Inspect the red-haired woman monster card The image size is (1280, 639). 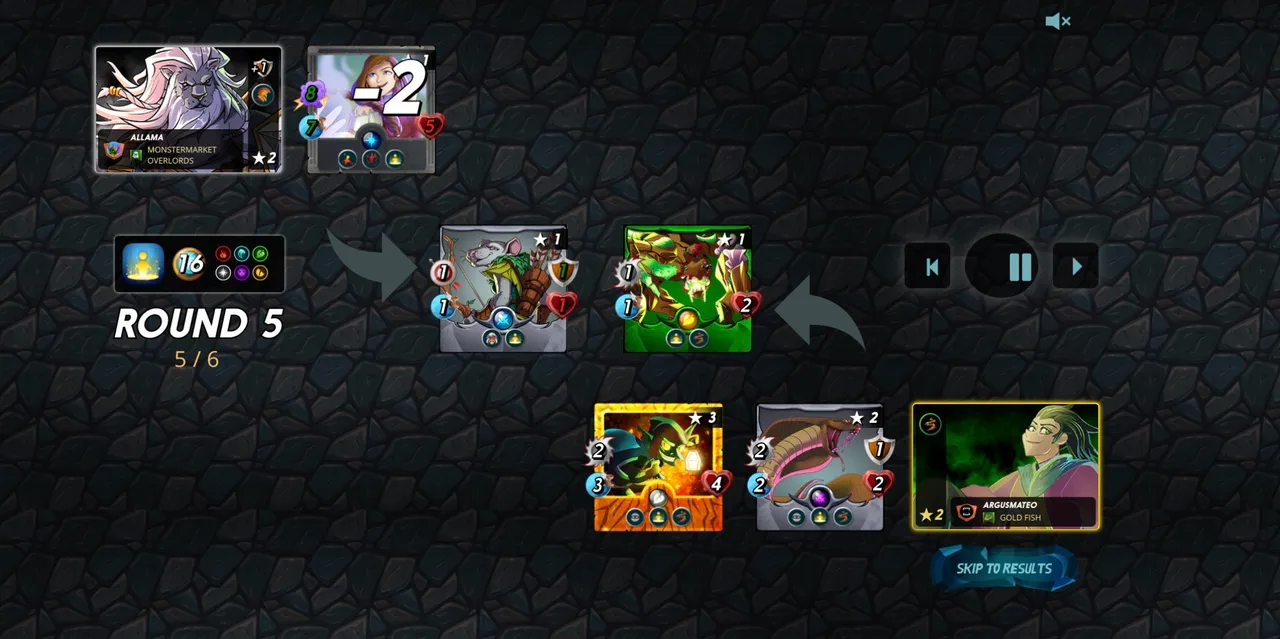(x=371, y=110)
